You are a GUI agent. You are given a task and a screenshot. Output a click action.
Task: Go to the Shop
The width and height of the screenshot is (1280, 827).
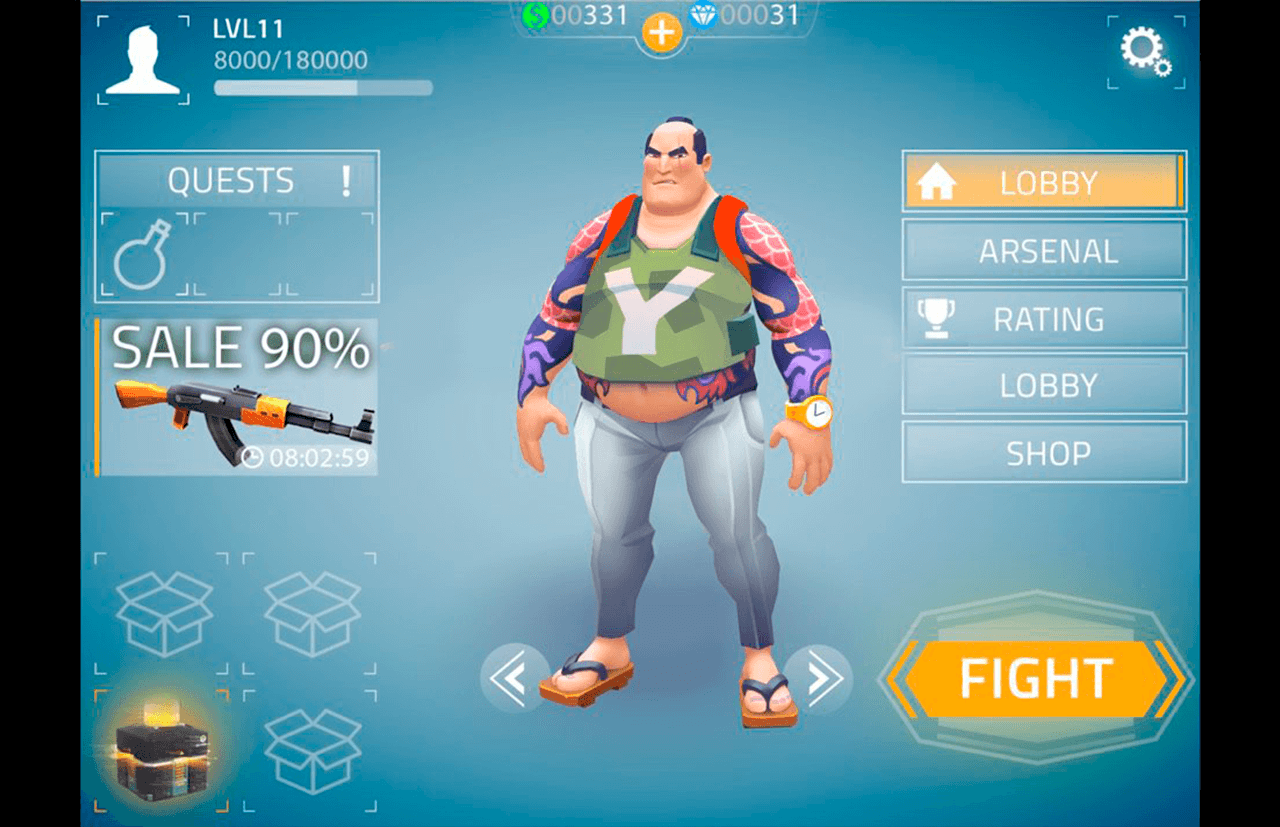1044,452
